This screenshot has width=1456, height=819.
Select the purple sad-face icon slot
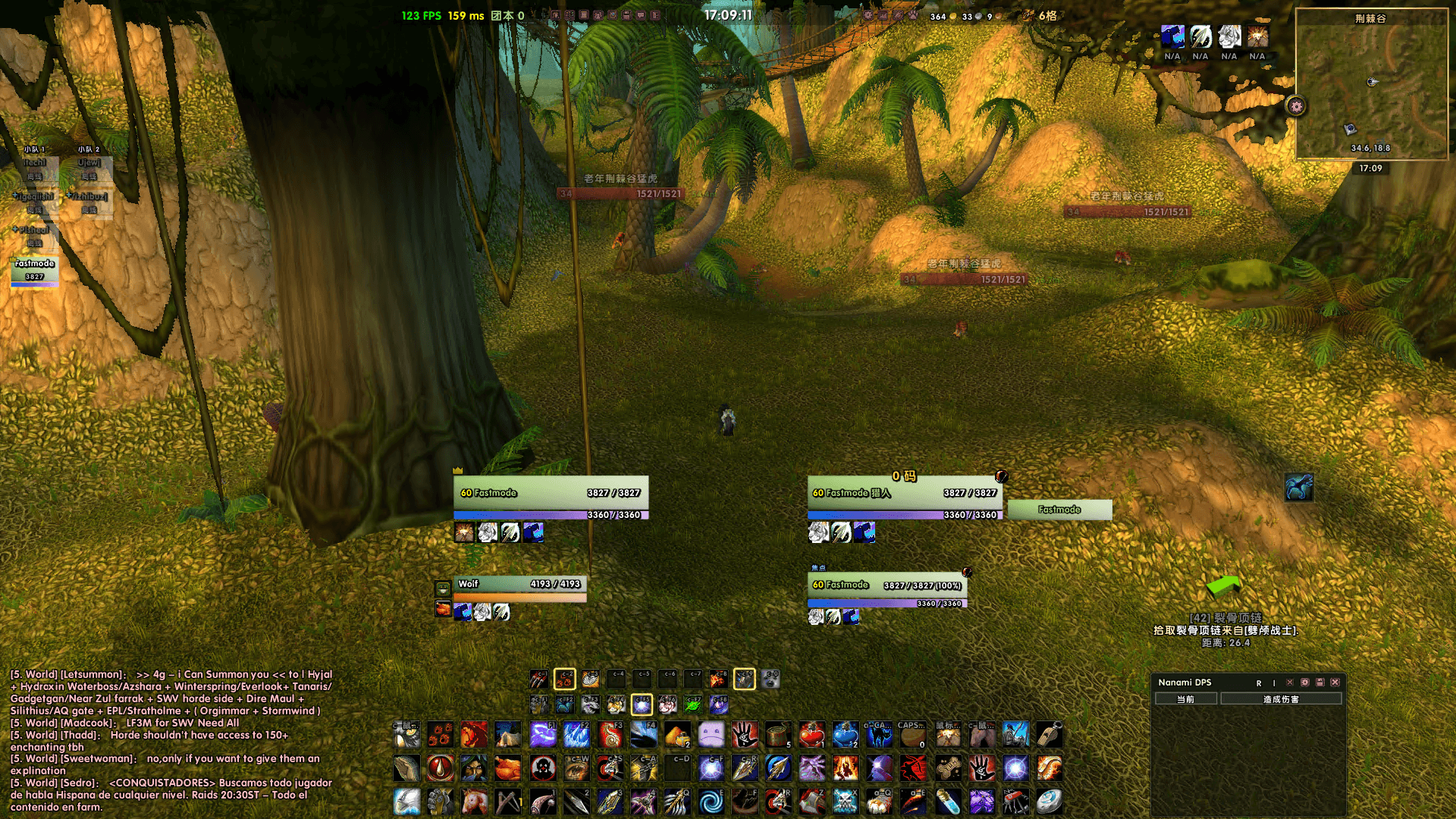(711, 734)
